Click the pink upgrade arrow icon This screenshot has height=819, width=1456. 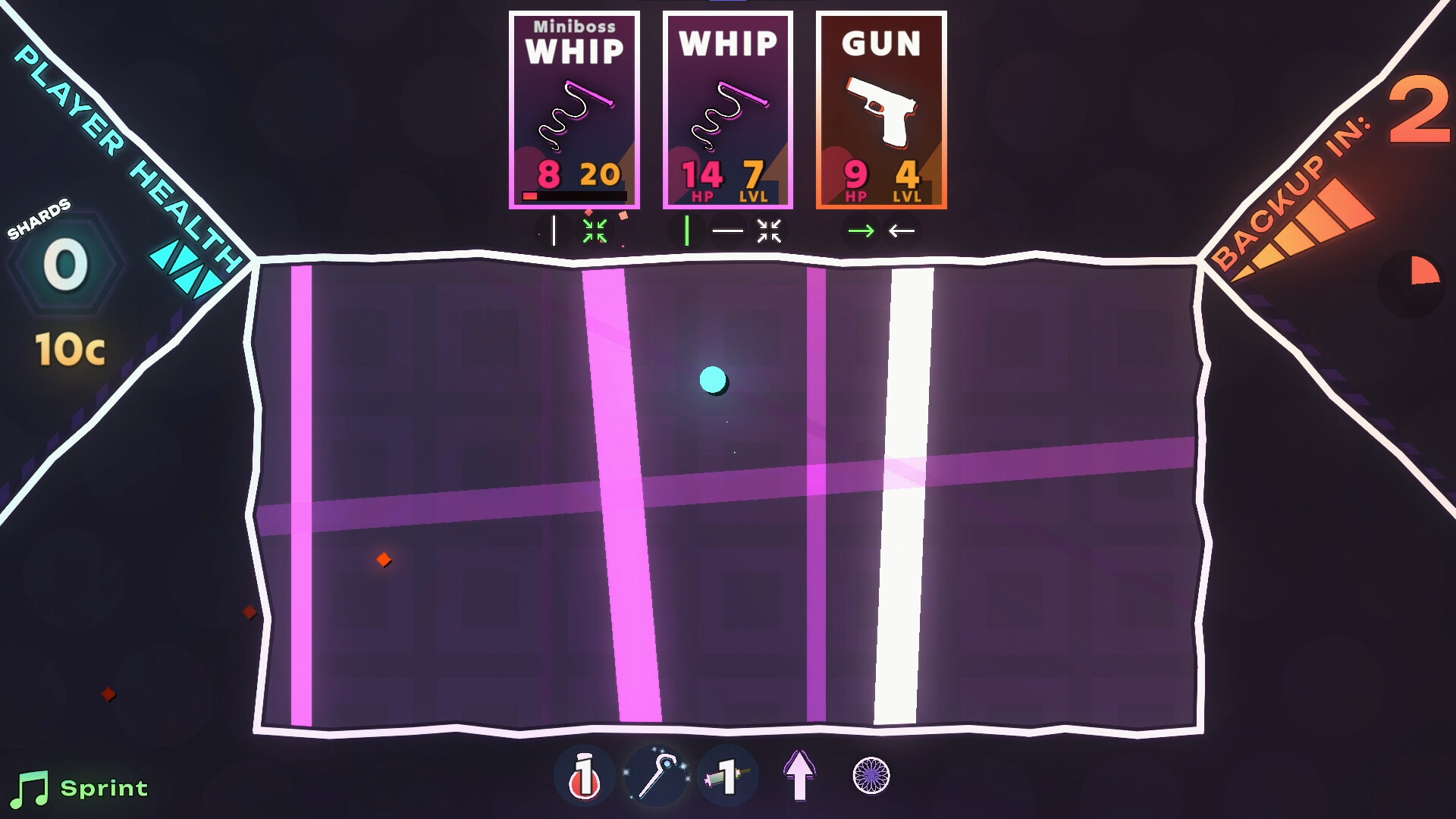pyautogui.click(x=798, y=774)
